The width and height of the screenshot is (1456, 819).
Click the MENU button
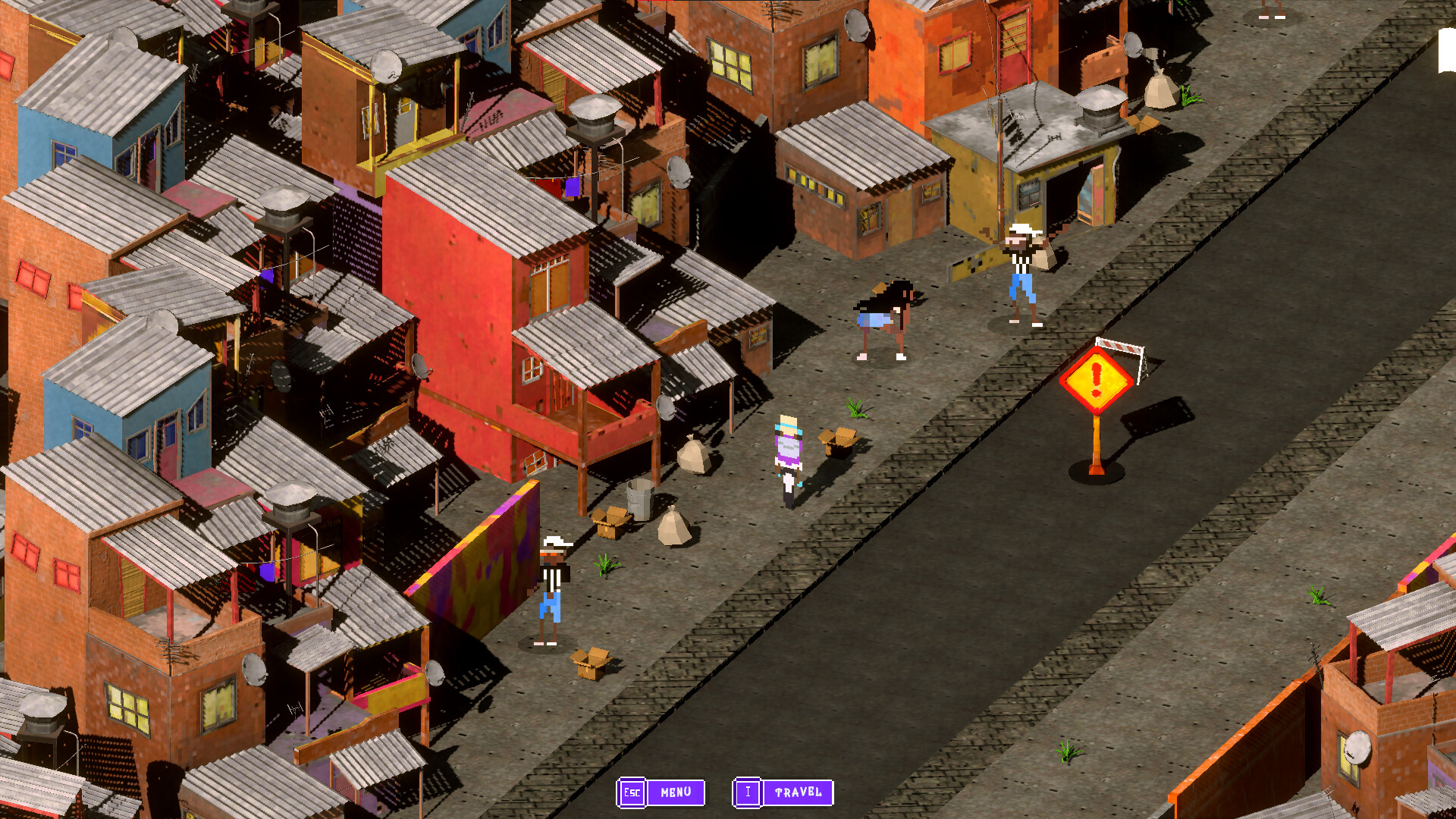click(673, 793)
